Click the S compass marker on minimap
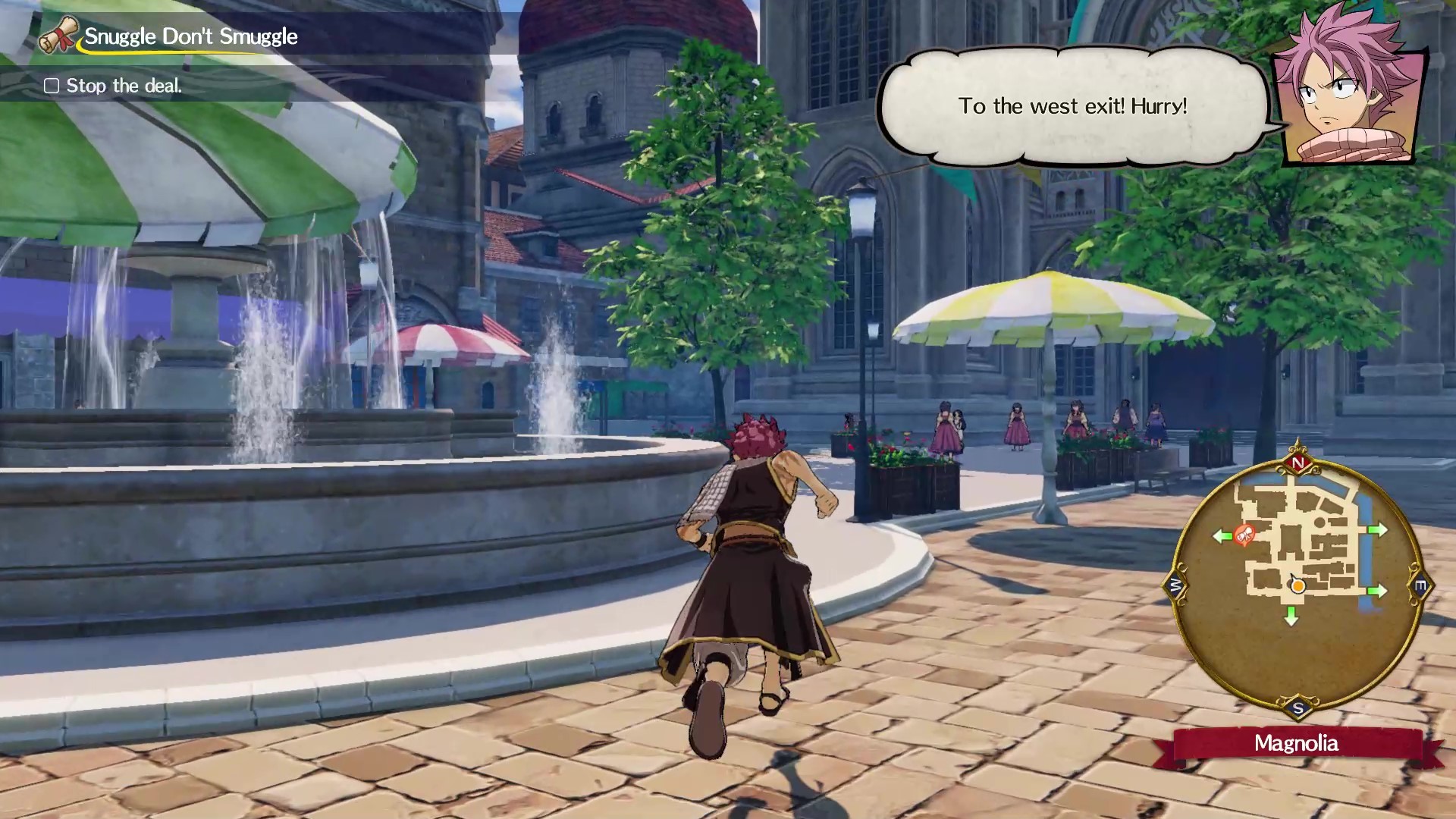1456x819 pixels. click(x=1298, y=707)
